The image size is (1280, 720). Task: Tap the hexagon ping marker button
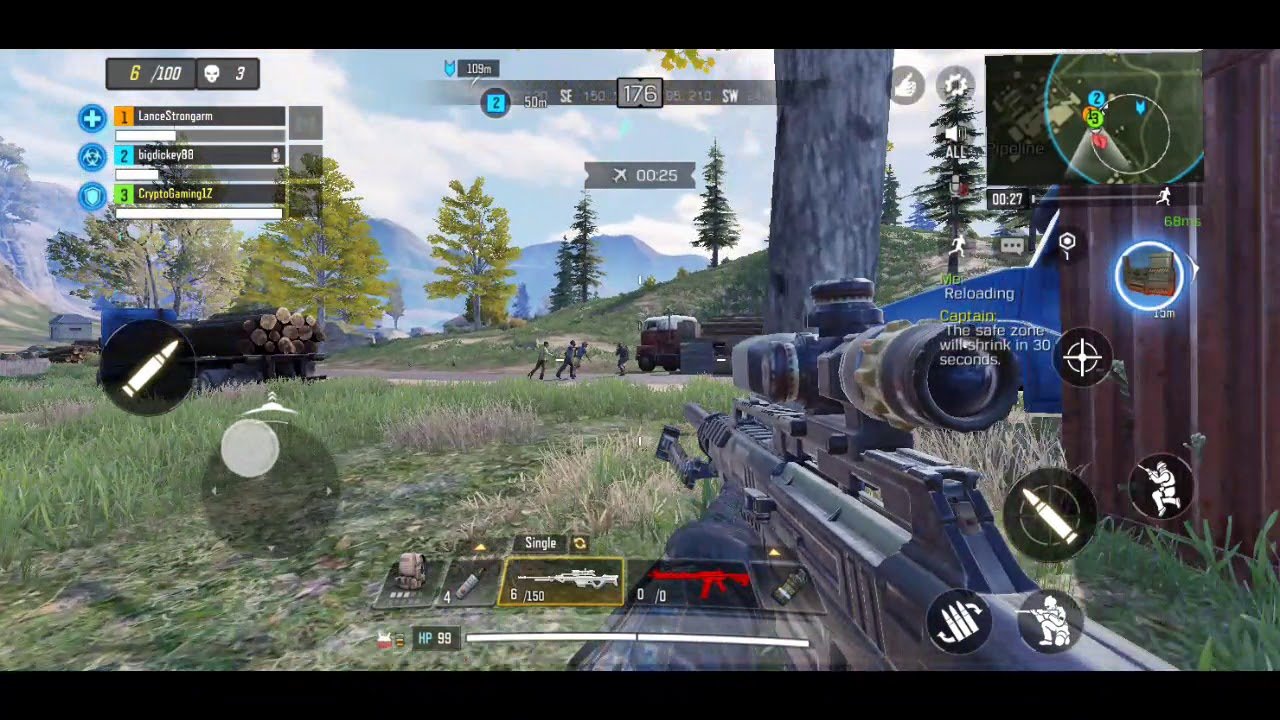1067,243
